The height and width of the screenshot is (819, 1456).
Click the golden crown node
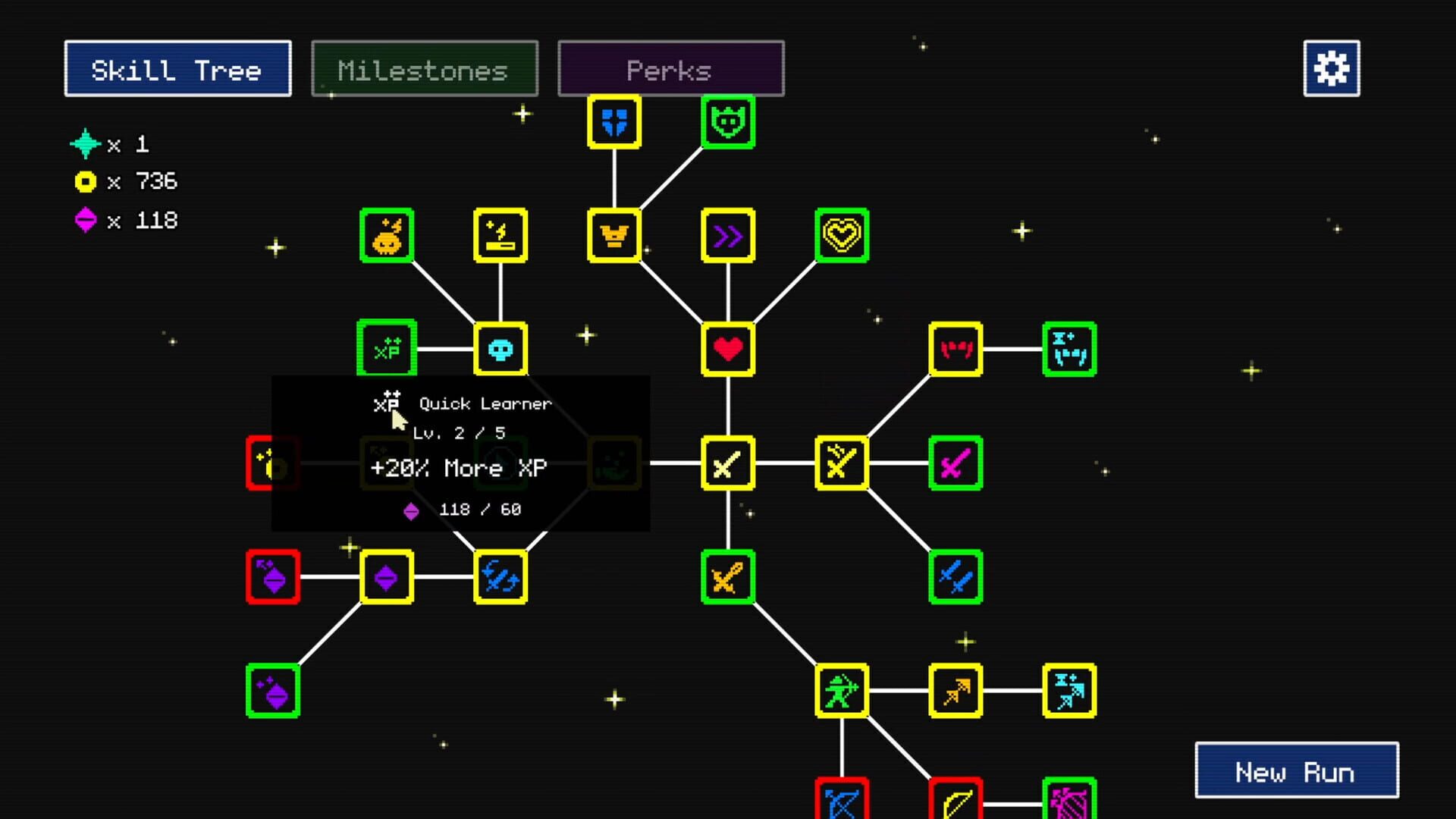[x=613, y=236]
